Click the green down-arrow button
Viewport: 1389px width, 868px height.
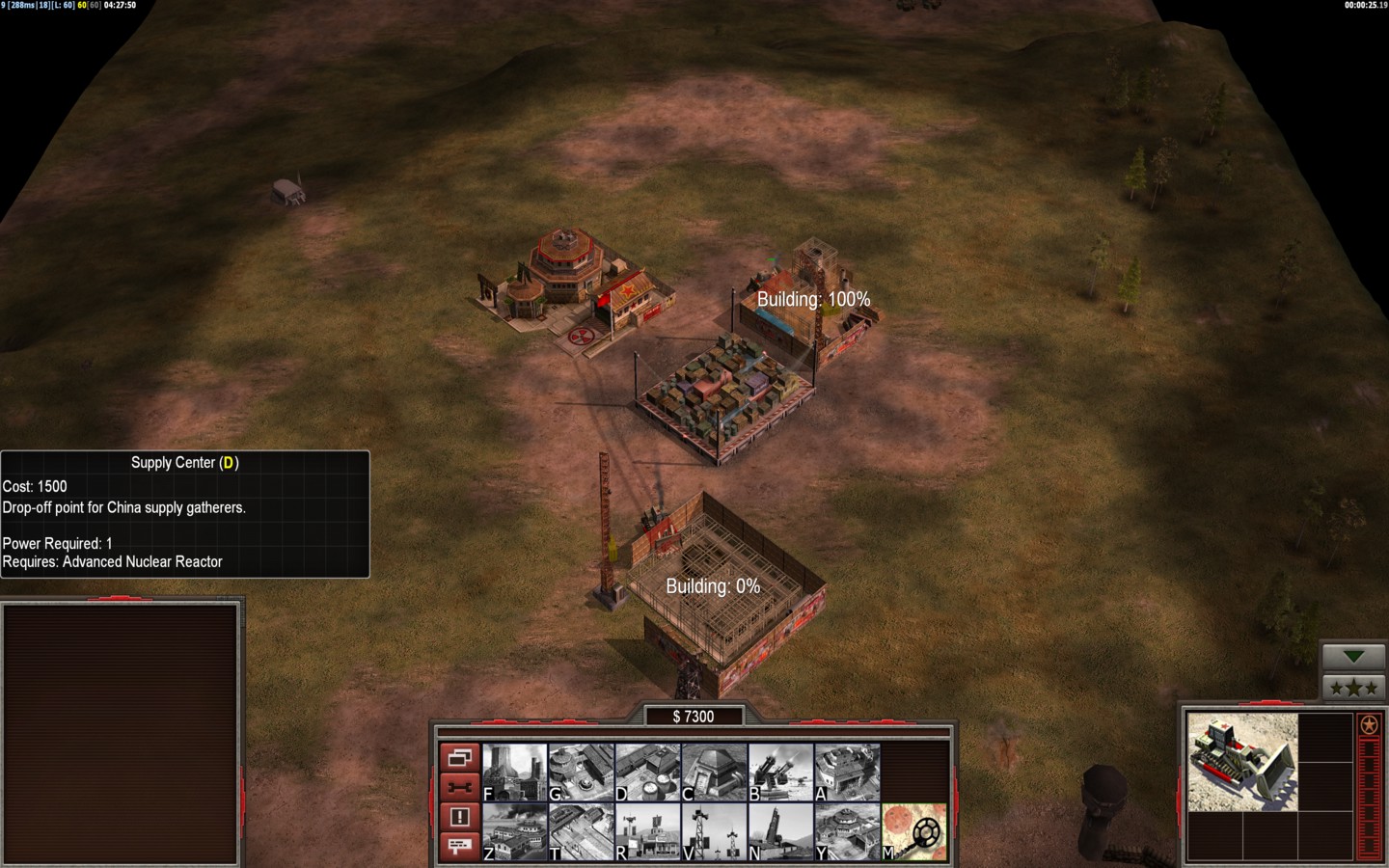tap(1353, 657)
